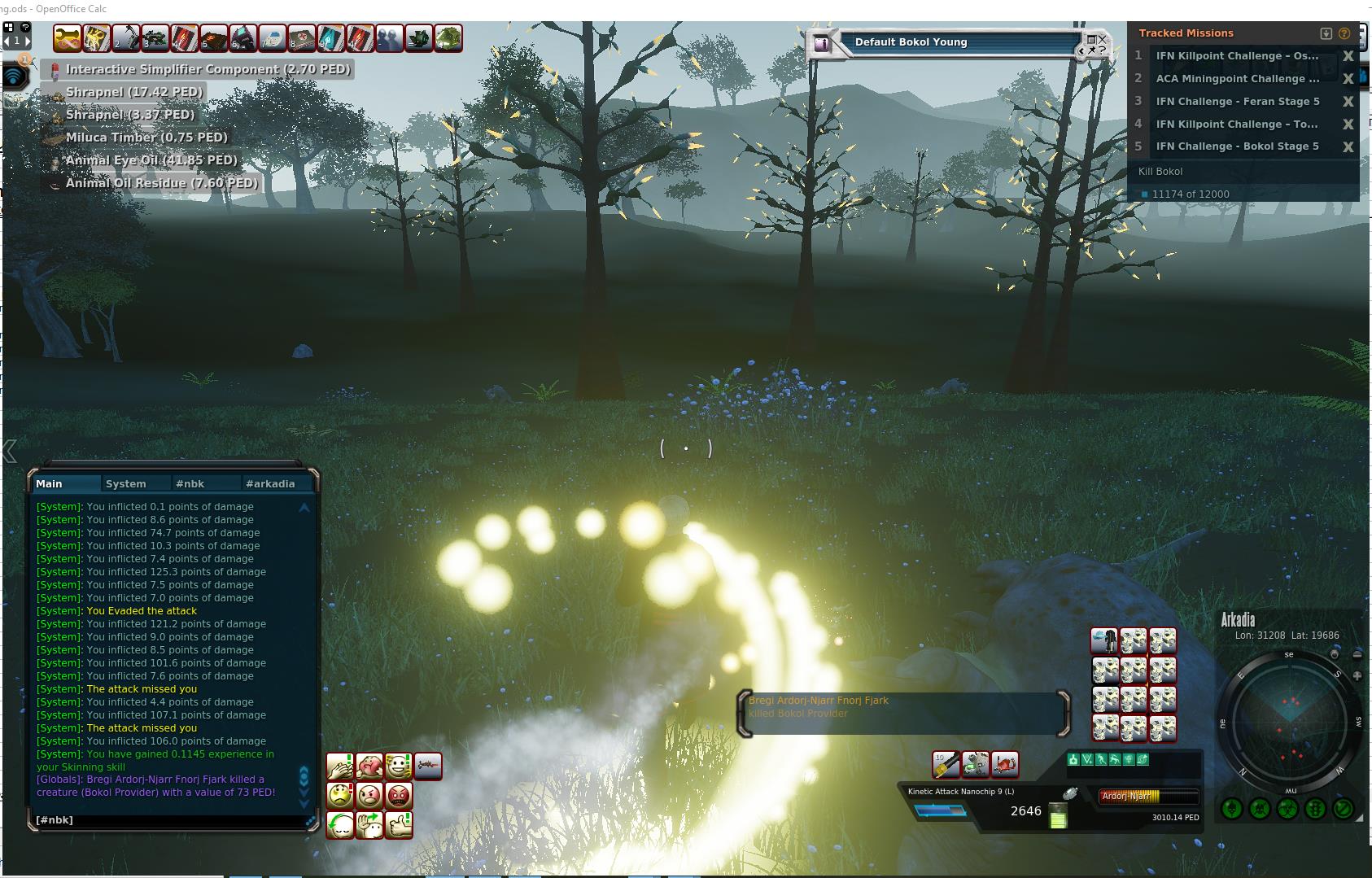The width and height of the screenshot is (1372, 878).
Task: Select the ACA Miningpoint Challenge mission entry
Action: tap(1237, 79)
